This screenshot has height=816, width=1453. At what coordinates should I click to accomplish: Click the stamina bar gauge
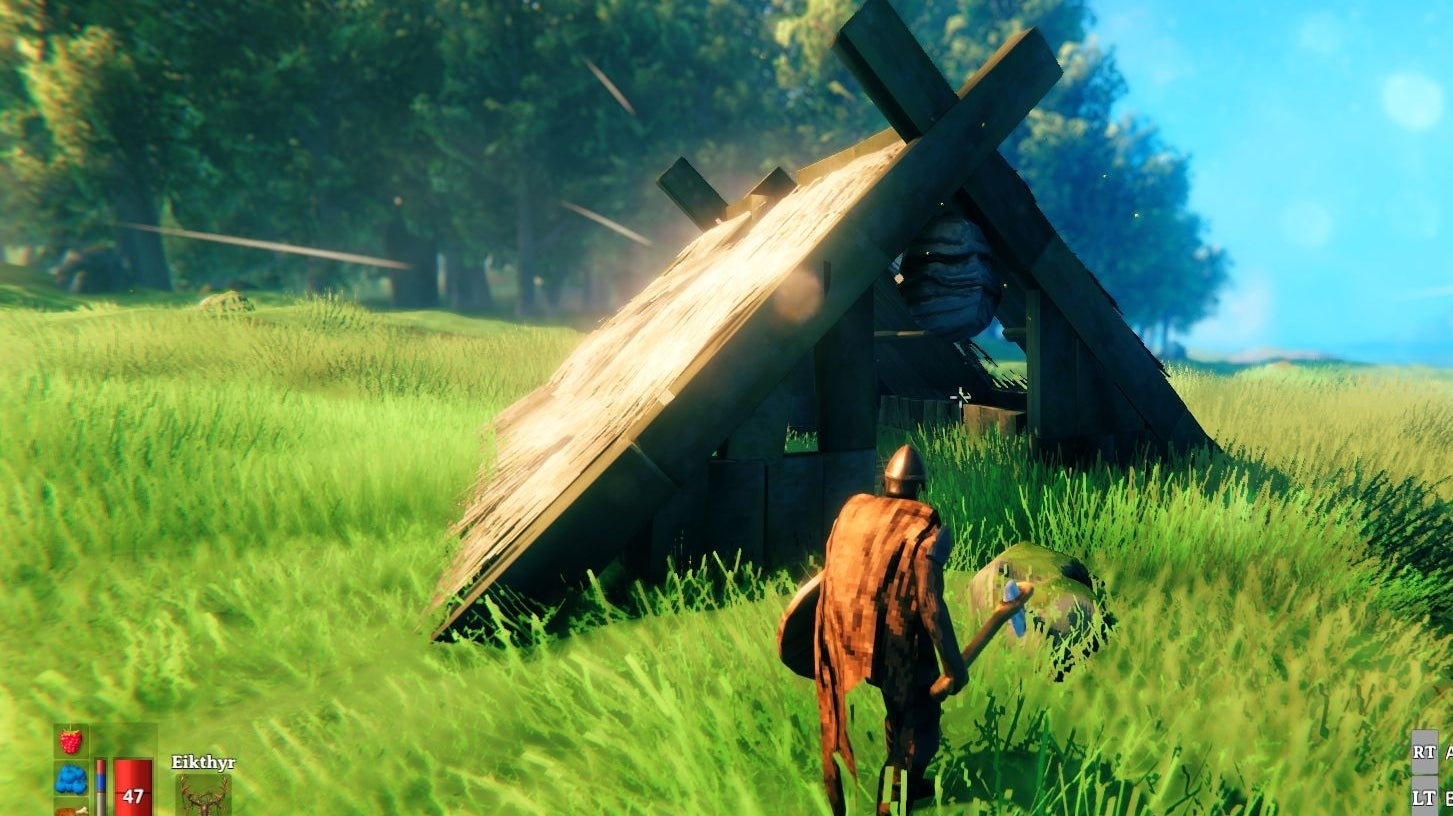click(x=100, y=786)
